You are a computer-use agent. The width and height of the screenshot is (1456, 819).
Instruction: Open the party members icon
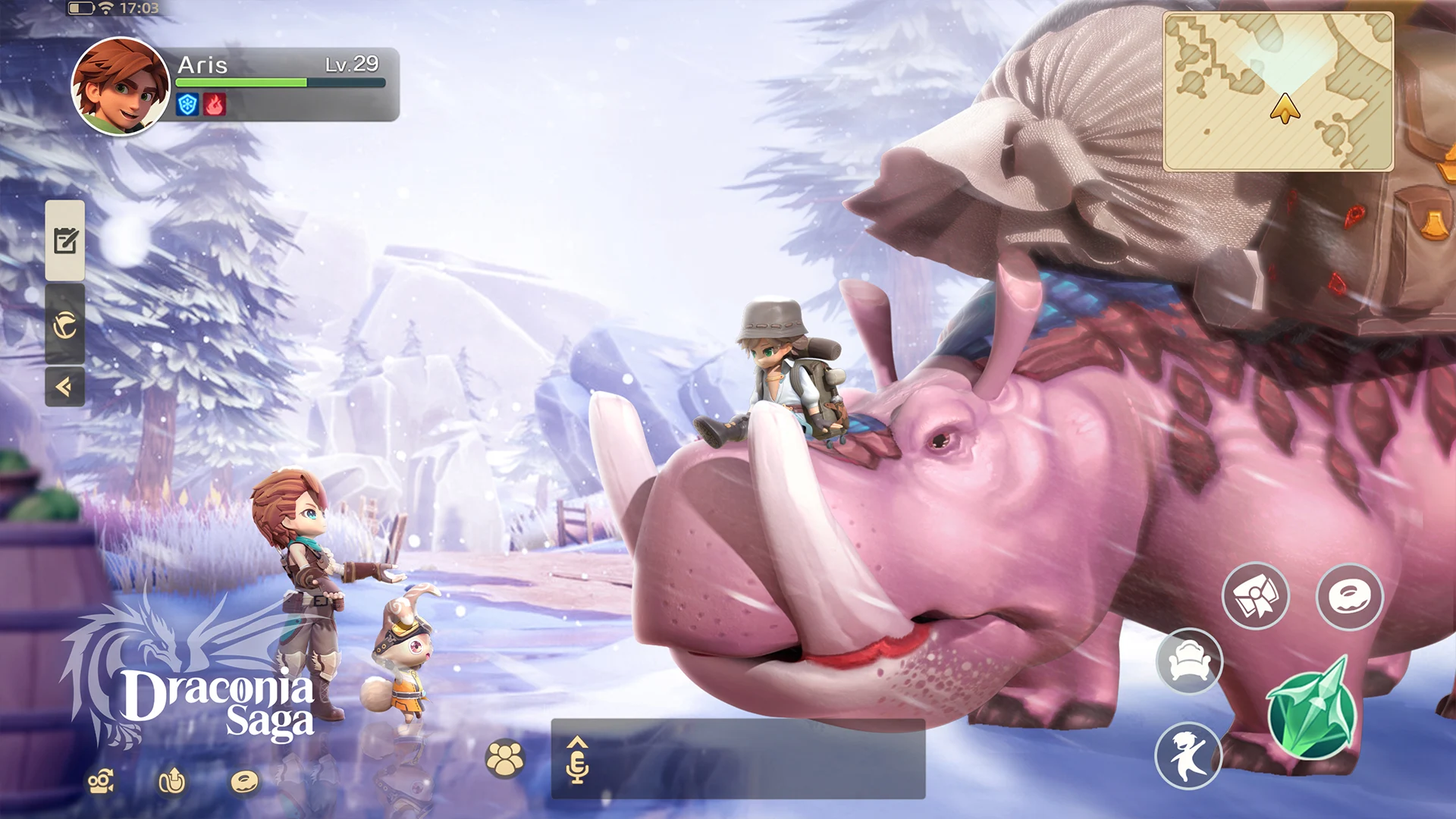[x=504, y=758]
